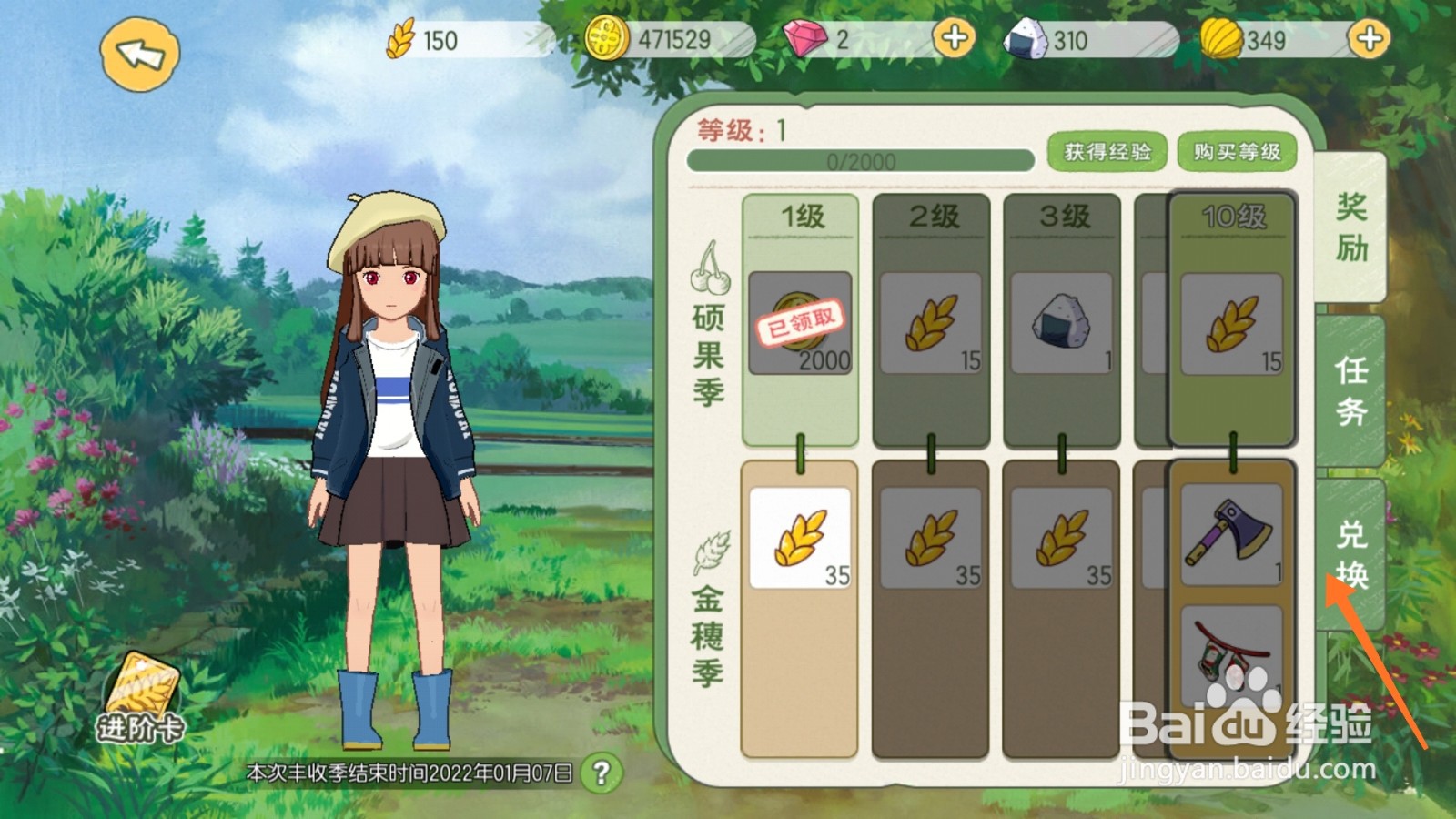Screen dimensions: 1456x819
Task: Open the 任务 tab
Action: (x=1351, y=390)
